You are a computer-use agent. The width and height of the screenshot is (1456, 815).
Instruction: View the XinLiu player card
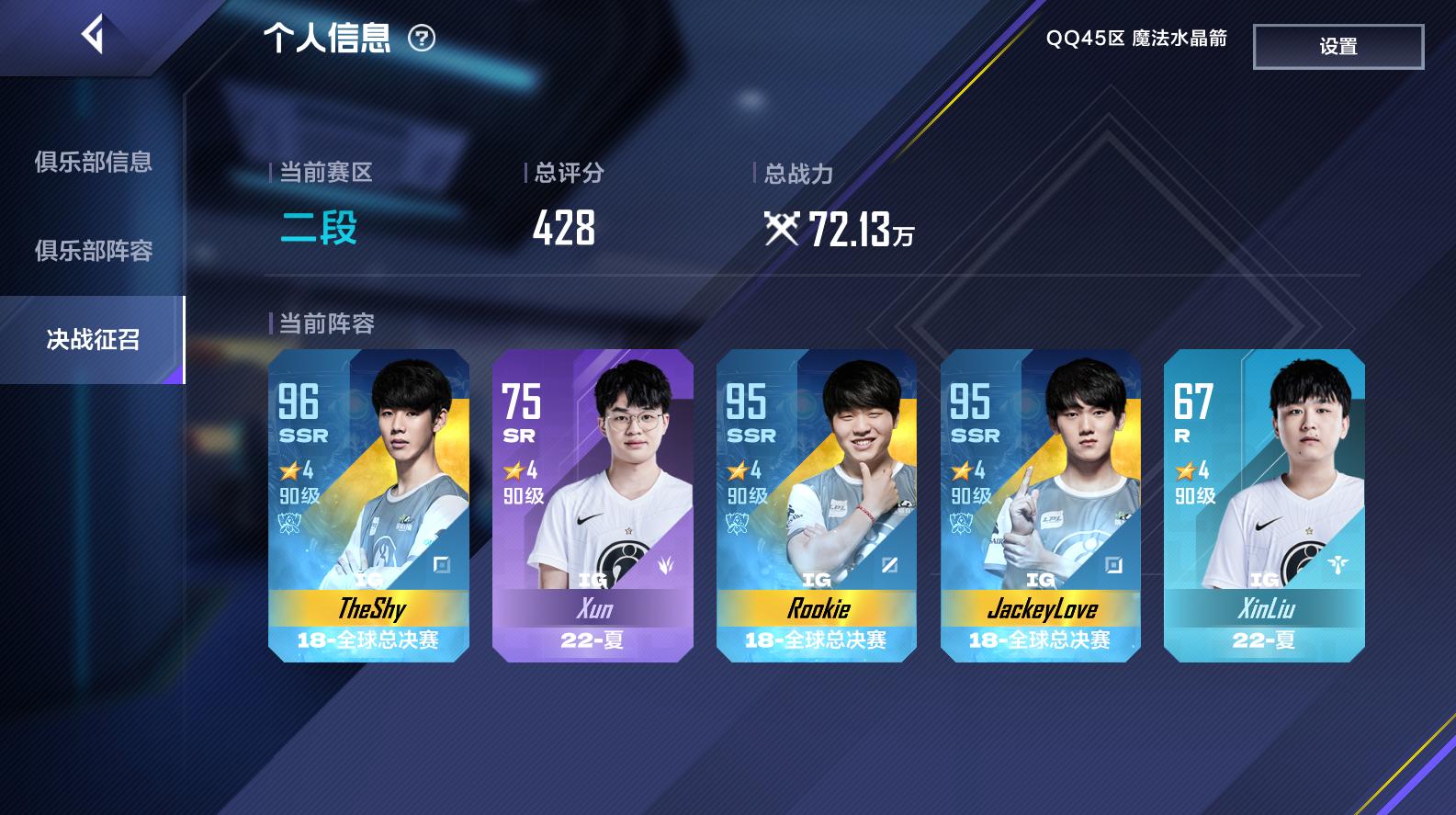(x=1264, y=505)
